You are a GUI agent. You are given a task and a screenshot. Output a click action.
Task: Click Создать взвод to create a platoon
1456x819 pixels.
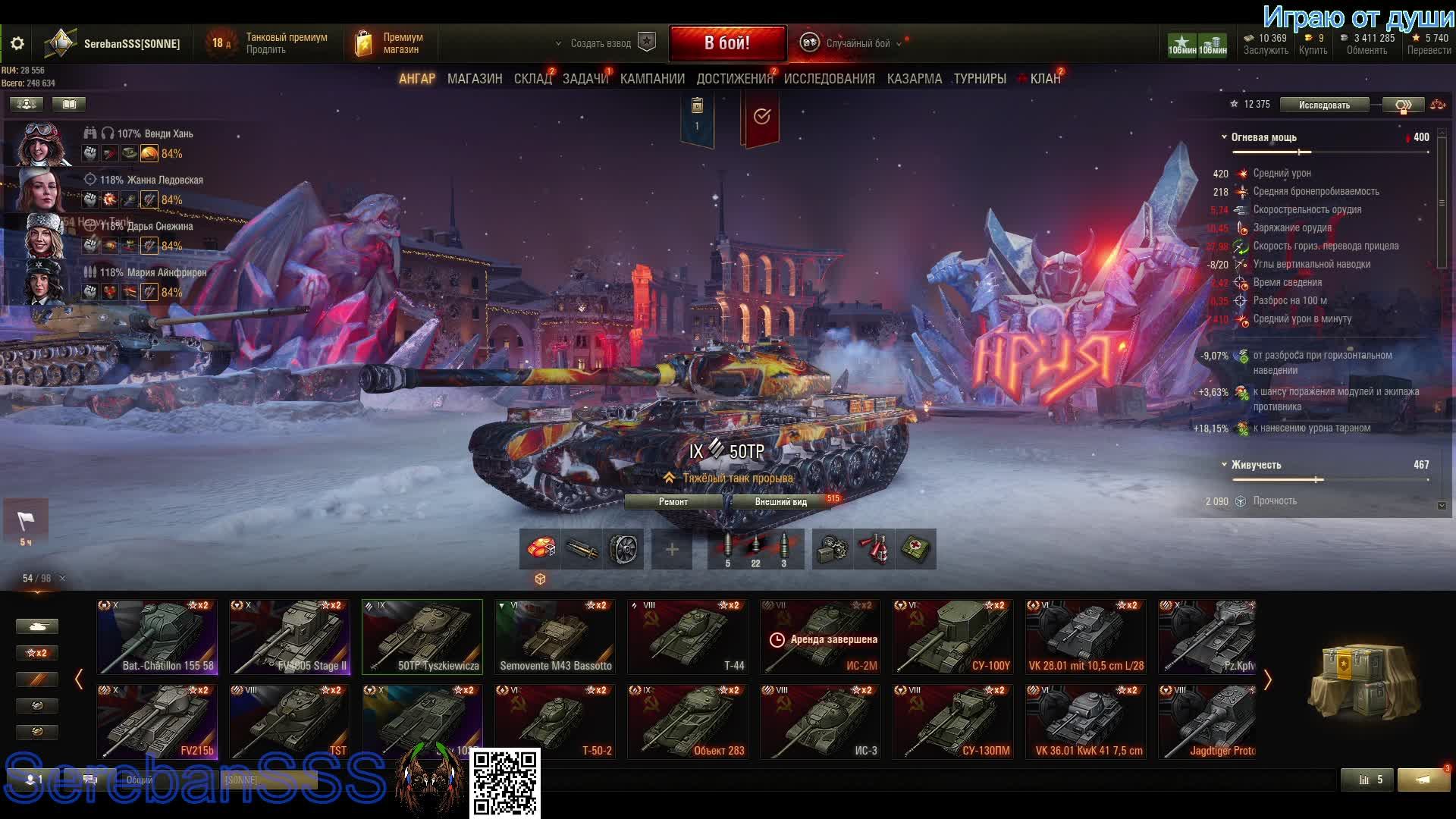[x=601, y=43]
